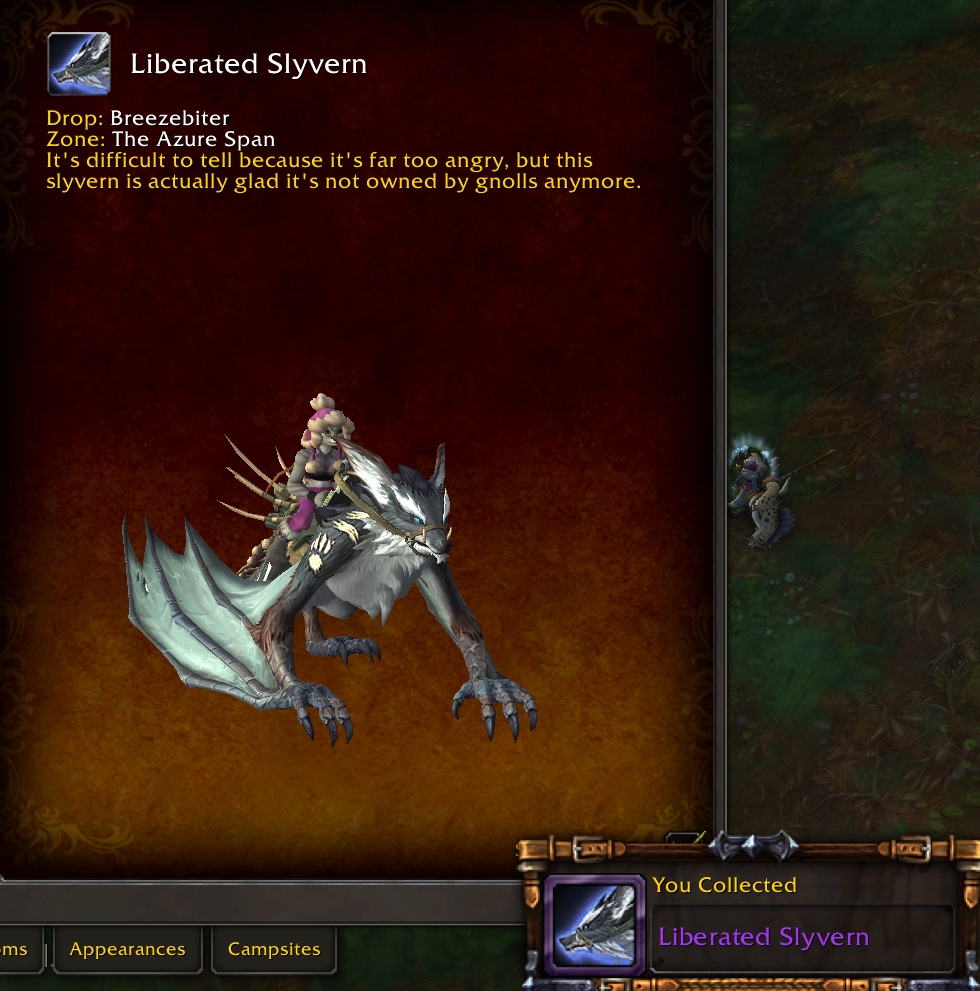Switch to the Appearances tab
The image size is (980, 991).
point(127,949)
